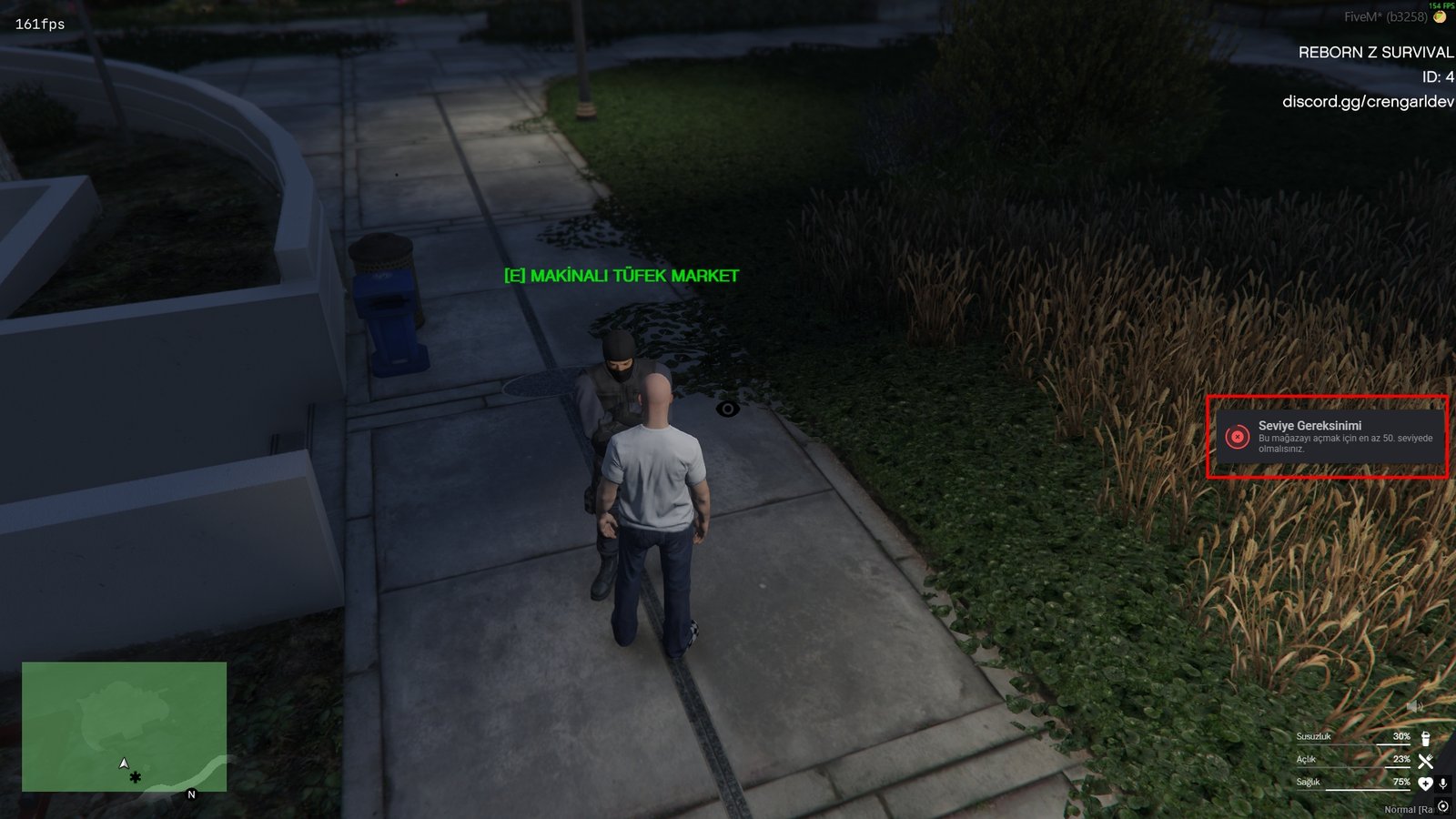Screen dimensions: 1456x819
Task: Click the fork and knife hunger icon
Action: (1426, 762)
